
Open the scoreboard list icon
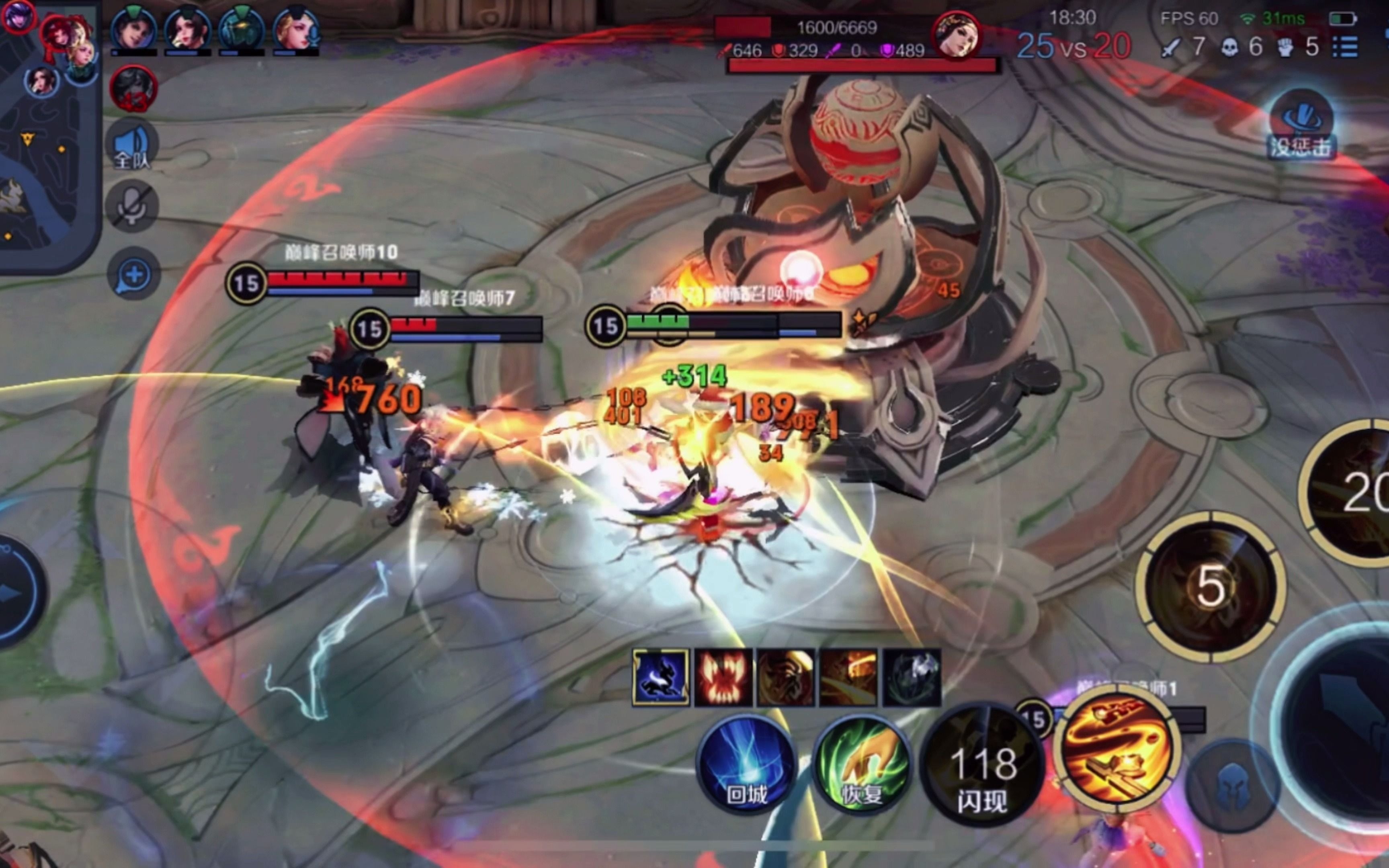1345,47
